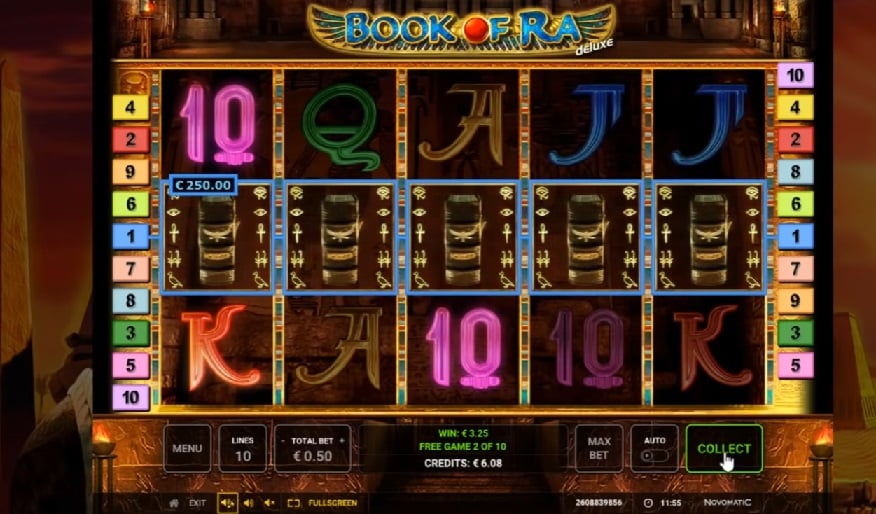
Task: Decrease total bet with minus sign
Action: point(283,440)
